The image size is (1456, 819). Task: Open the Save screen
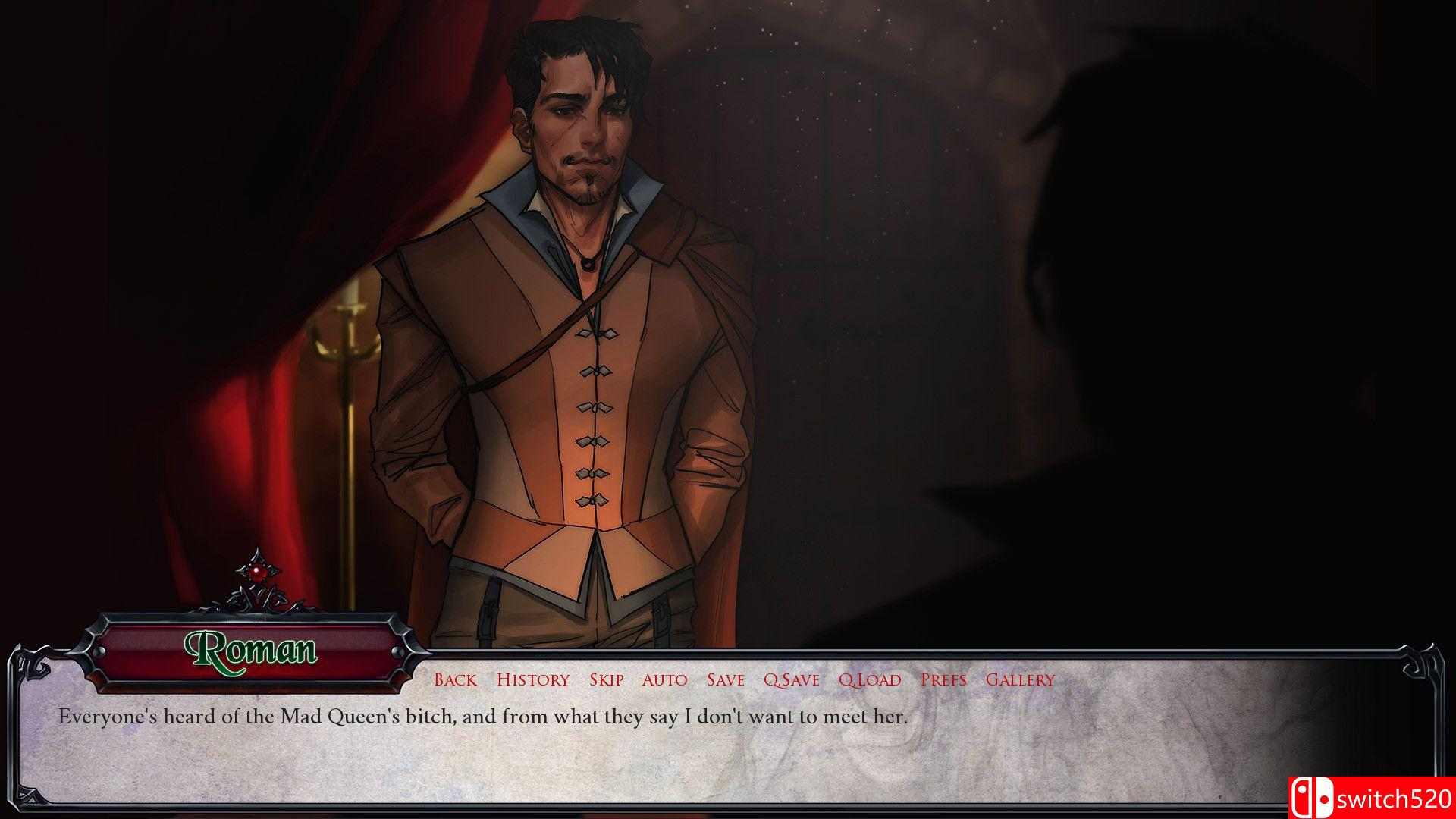click(x=725, y=680)
